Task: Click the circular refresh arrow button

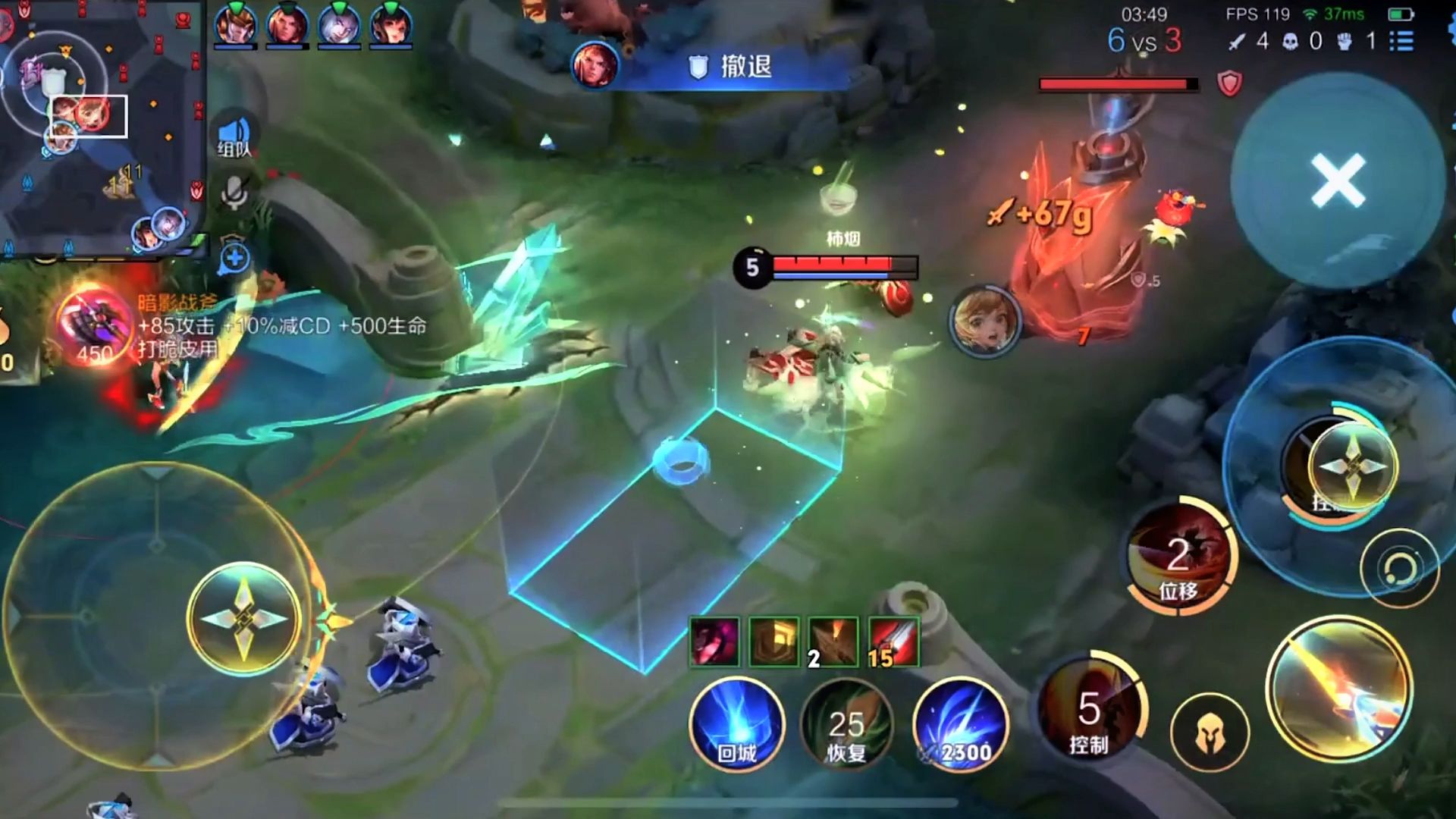Action: point(1399,568)
